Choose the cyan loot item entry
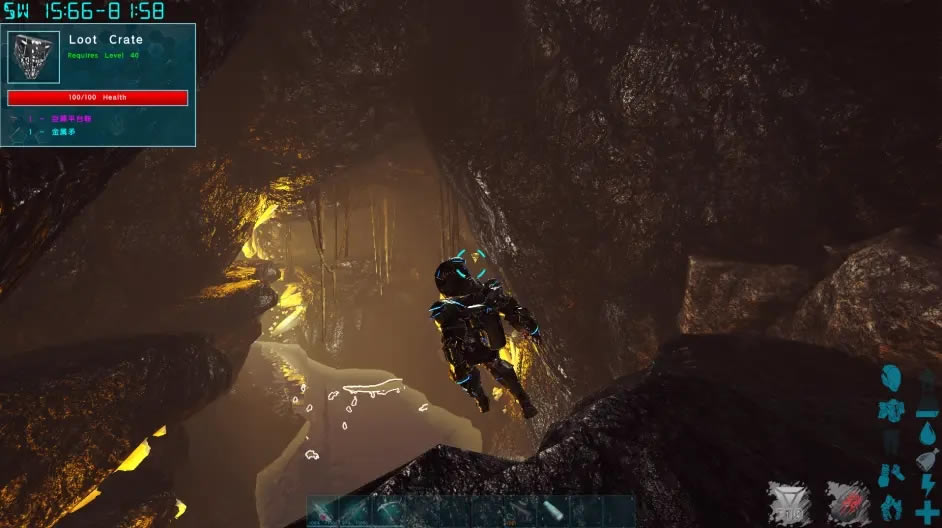 click(70, 131)
